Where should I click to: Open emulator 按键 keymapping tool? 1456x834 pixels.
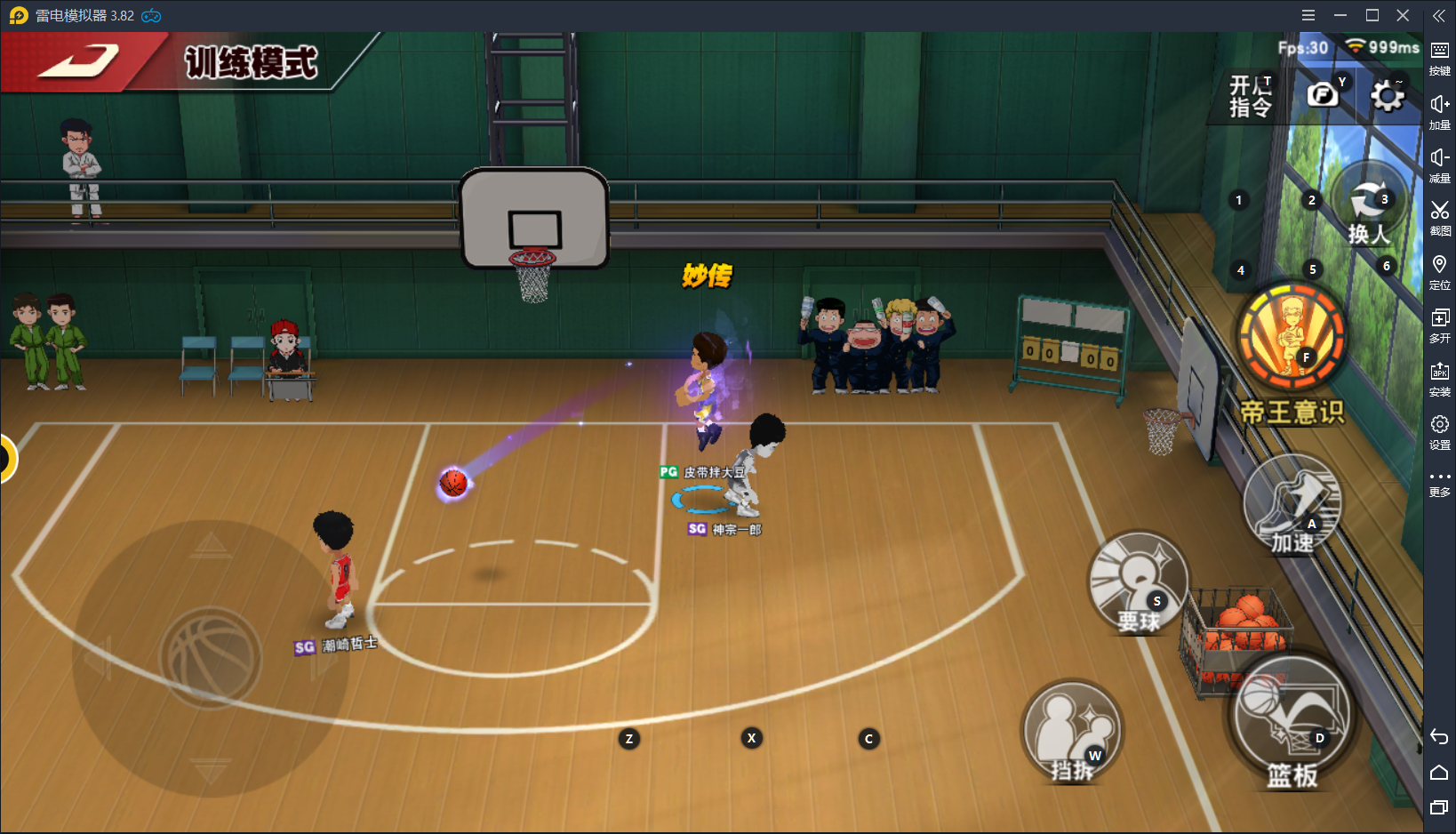tap(1439, 57)
